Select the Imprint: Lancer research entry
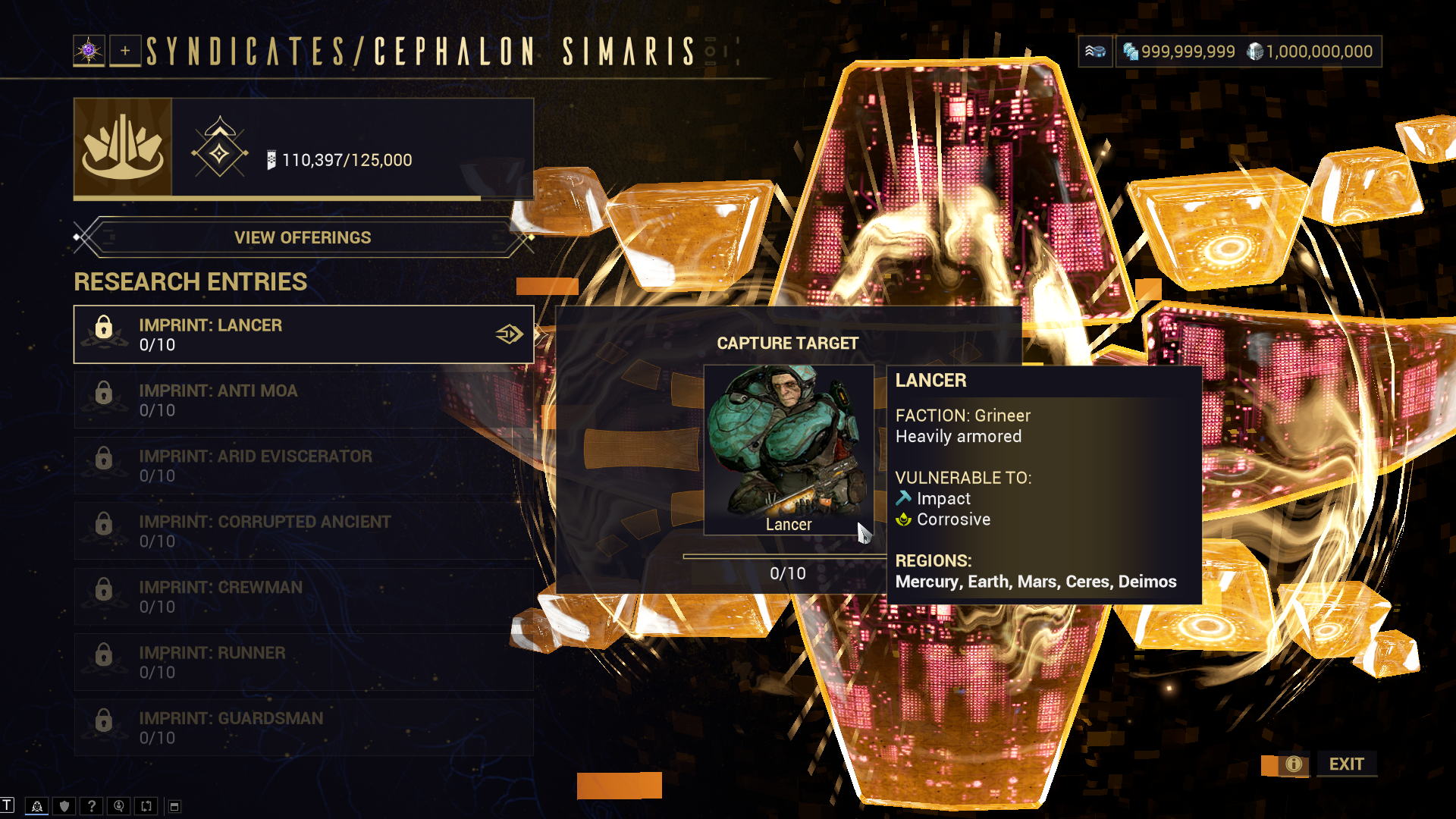This screenshot has height=819, width=1456. pos(303,334)
